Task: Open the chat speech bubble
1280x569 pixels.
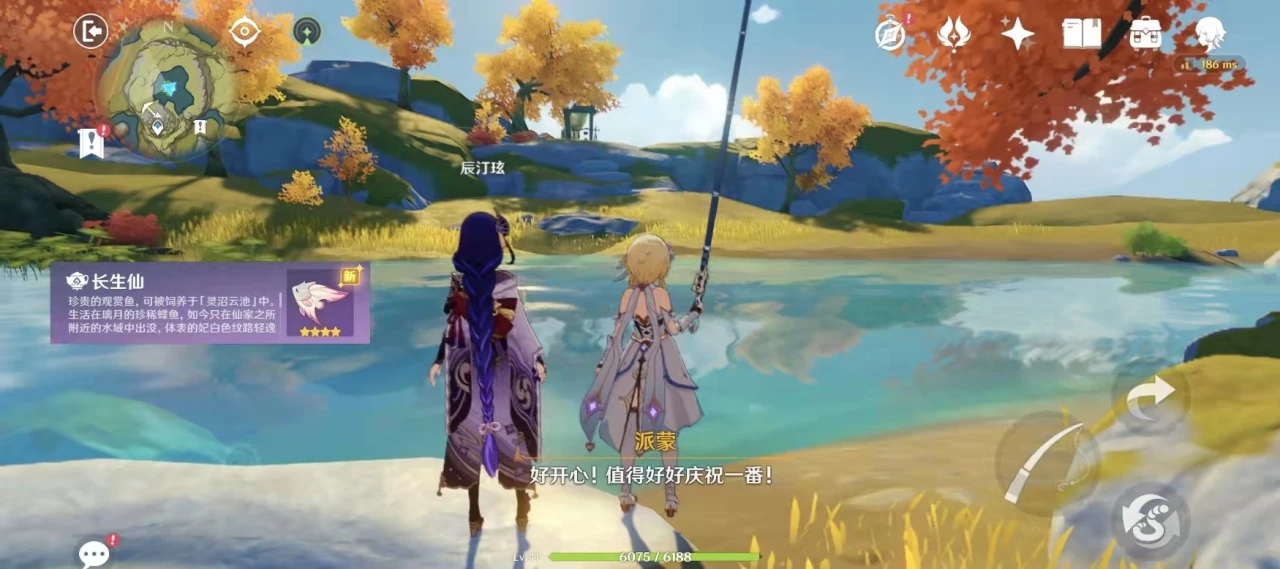Action: tap(94, 553)
